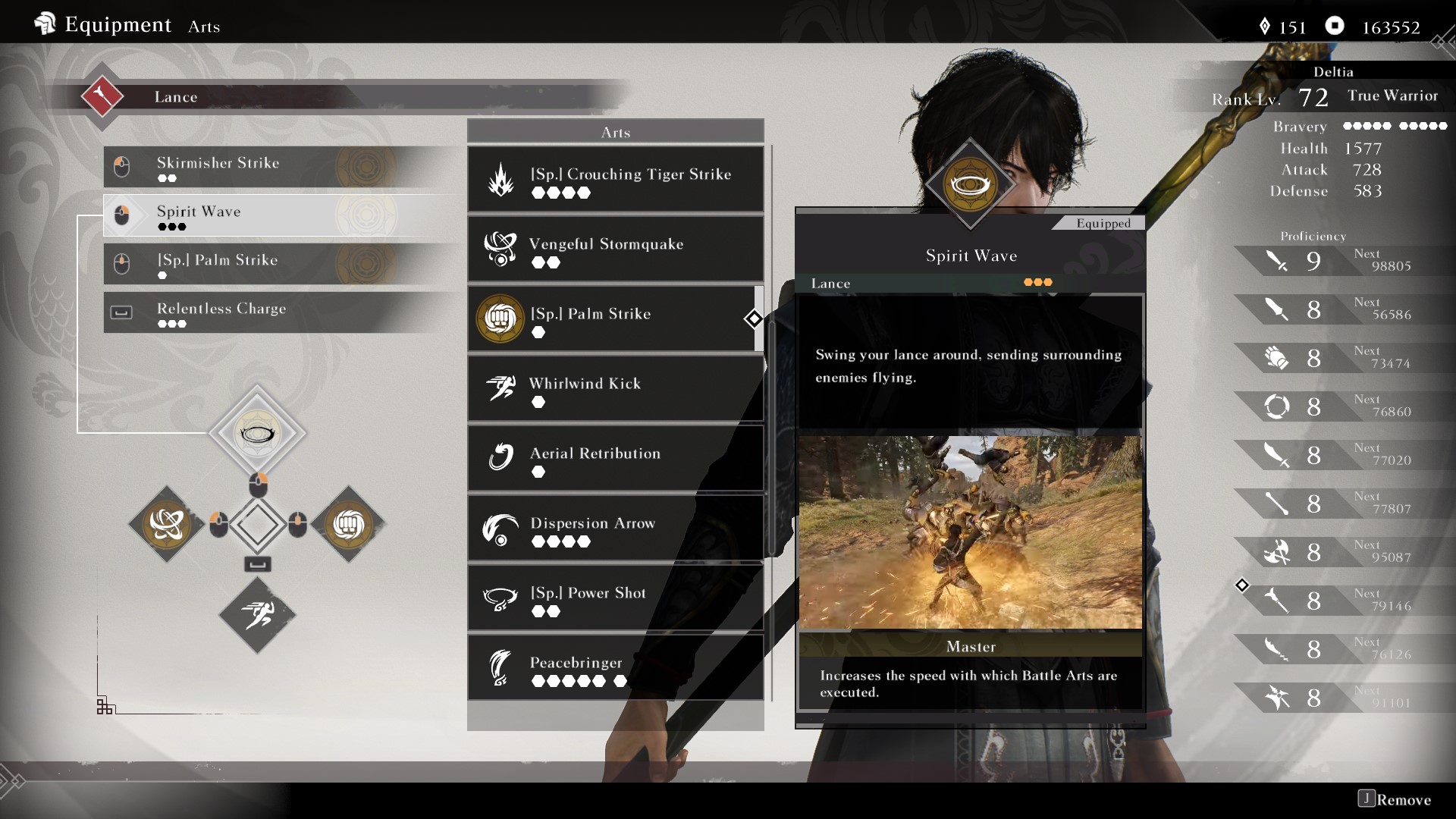This screenshot has width=1456, height=819.
Task: Pick Crouching Tiger Strike from Arts list
Action: pos(615,180)
